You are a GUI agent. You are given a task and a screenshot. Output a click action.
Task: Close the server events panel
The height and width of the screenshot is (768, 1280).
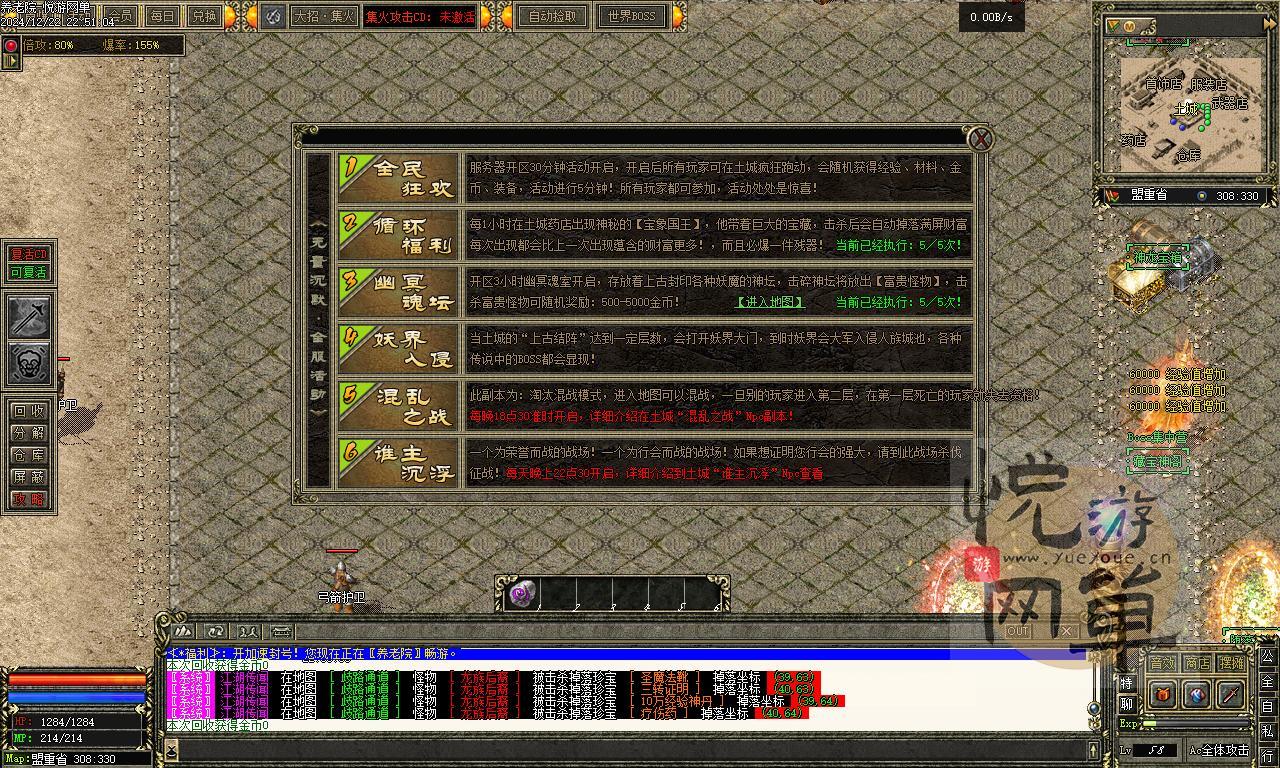(981, 139)
